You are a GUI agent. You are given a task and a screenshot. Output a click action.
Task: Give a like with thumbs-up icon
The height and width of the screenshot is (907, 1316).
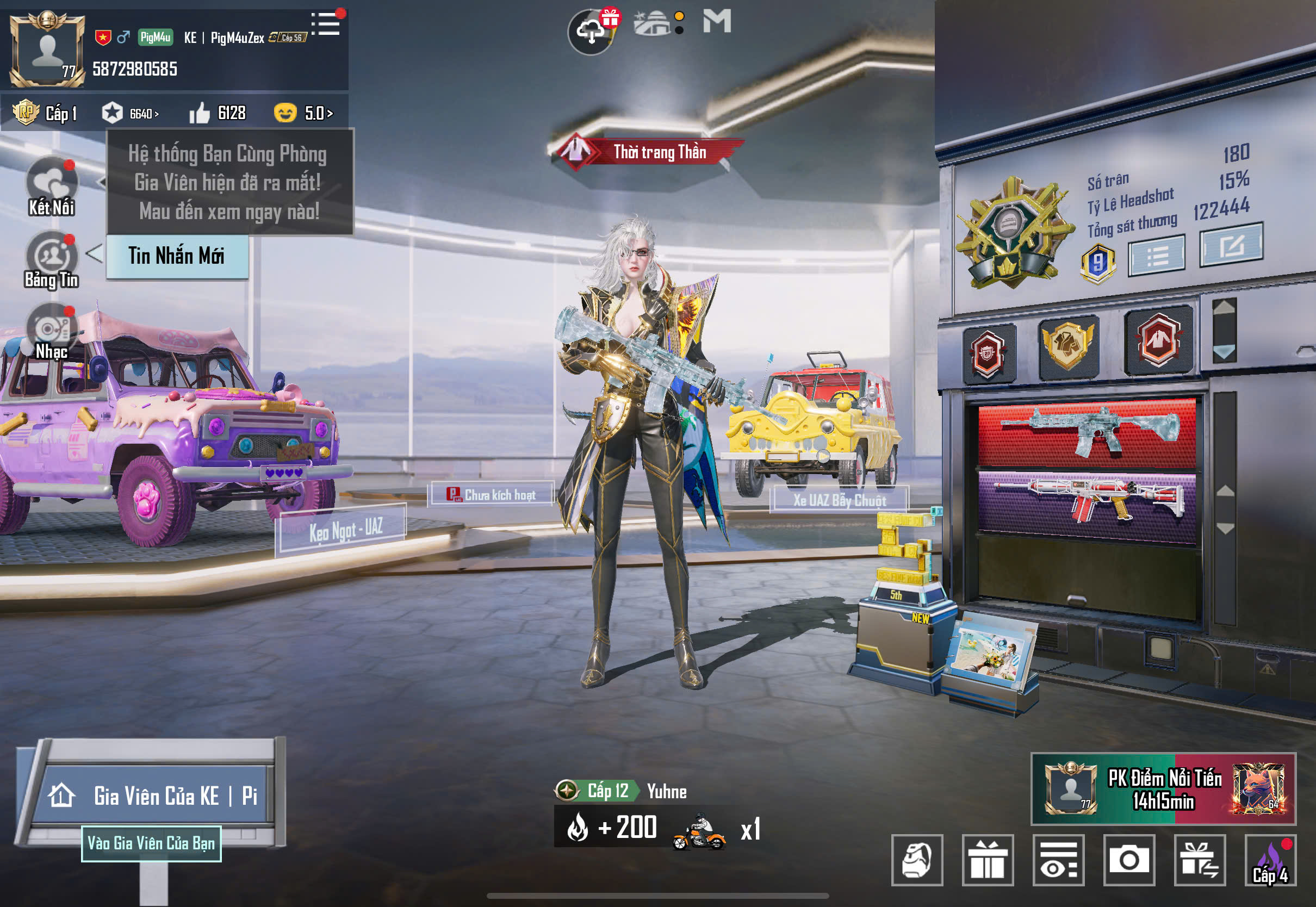click(x=200, y=113)
